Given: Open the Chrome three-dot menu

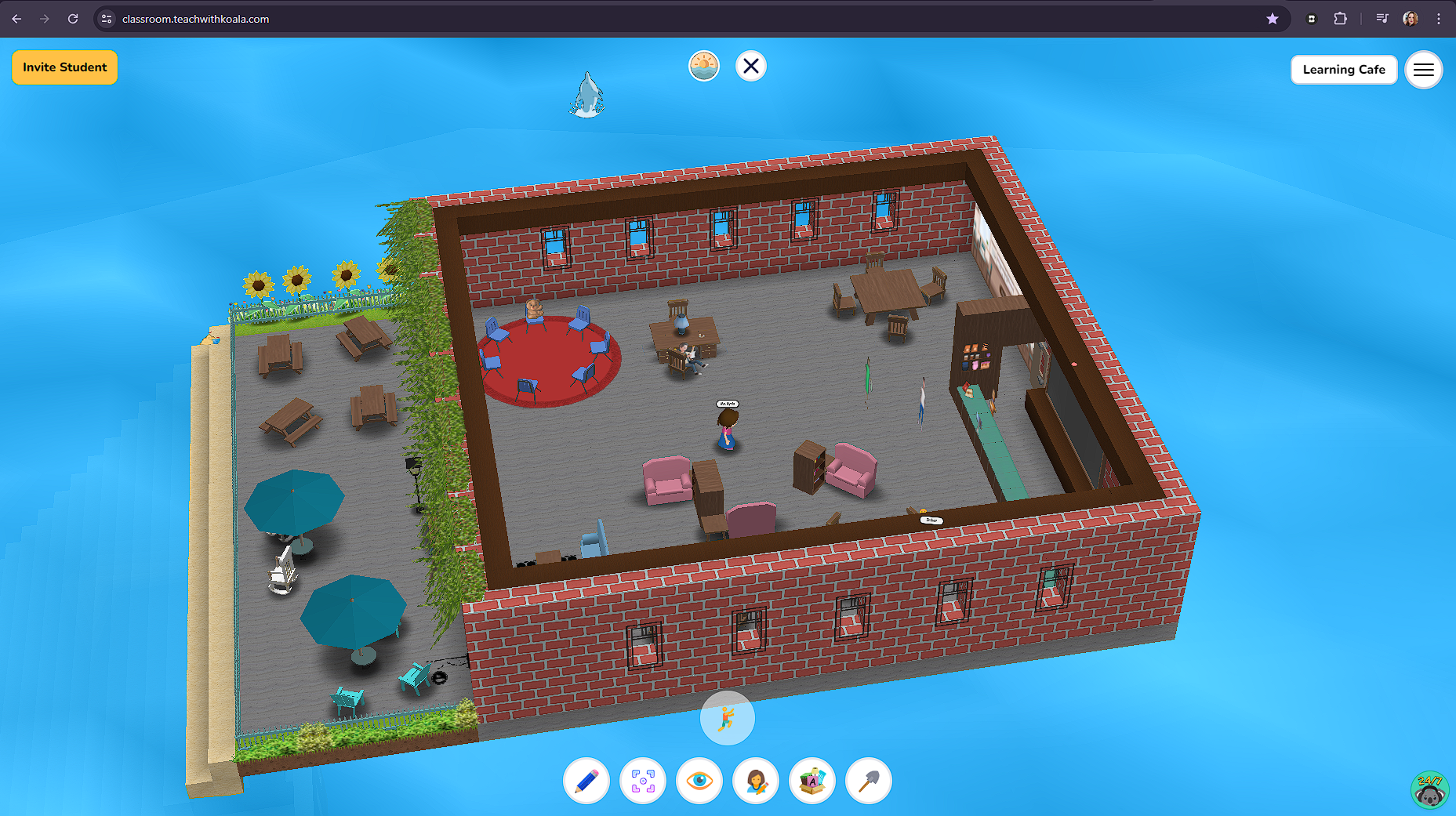Looking at the screenshot, I should [x=1440, y=18].
